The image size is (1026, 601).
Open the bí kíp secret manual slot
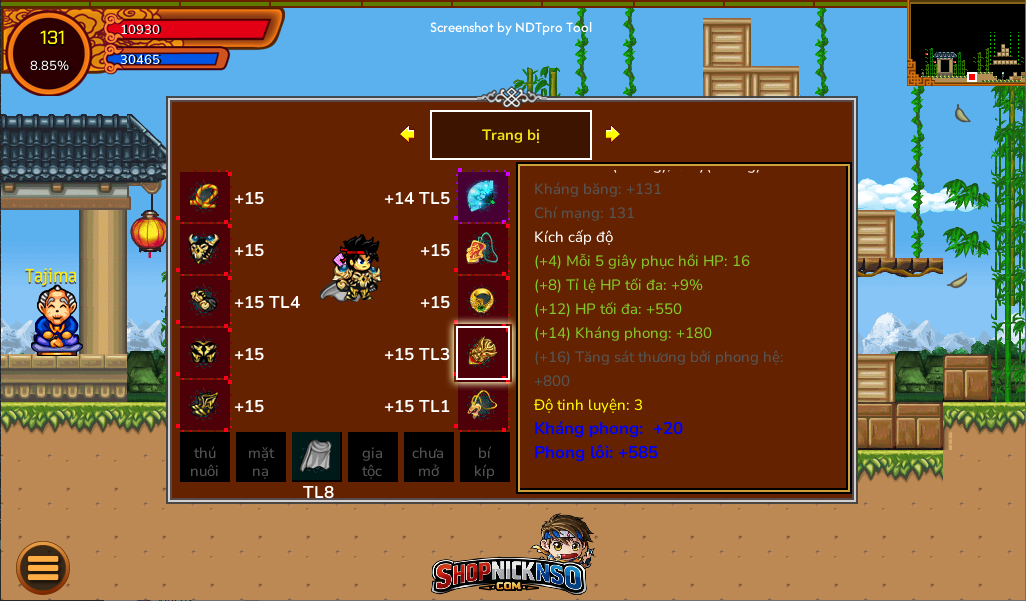(x=484, y=457)
